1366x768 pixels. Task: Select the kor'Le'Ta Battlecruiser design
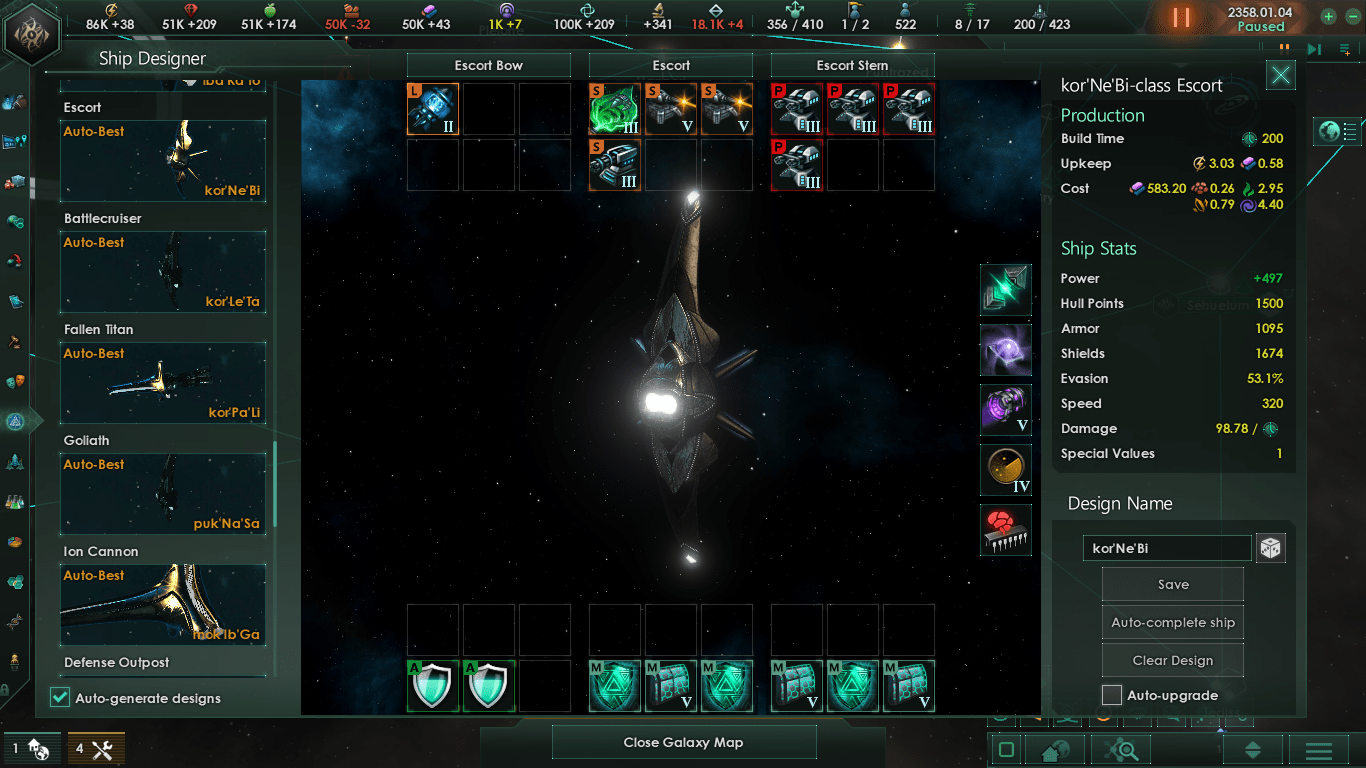point(164,271)
